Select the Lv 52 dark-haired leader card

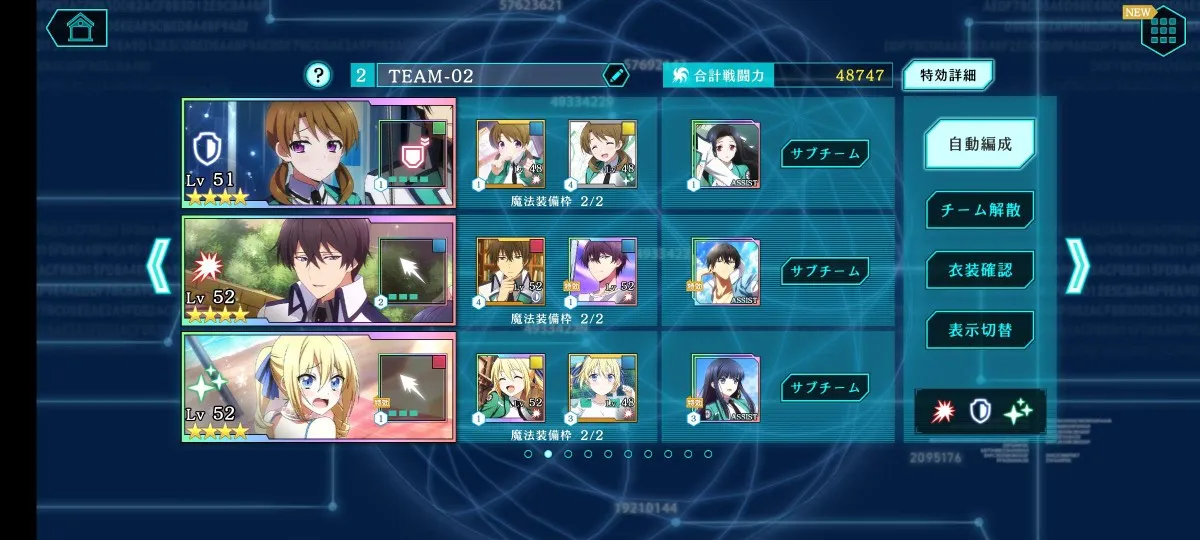(318, 270)
